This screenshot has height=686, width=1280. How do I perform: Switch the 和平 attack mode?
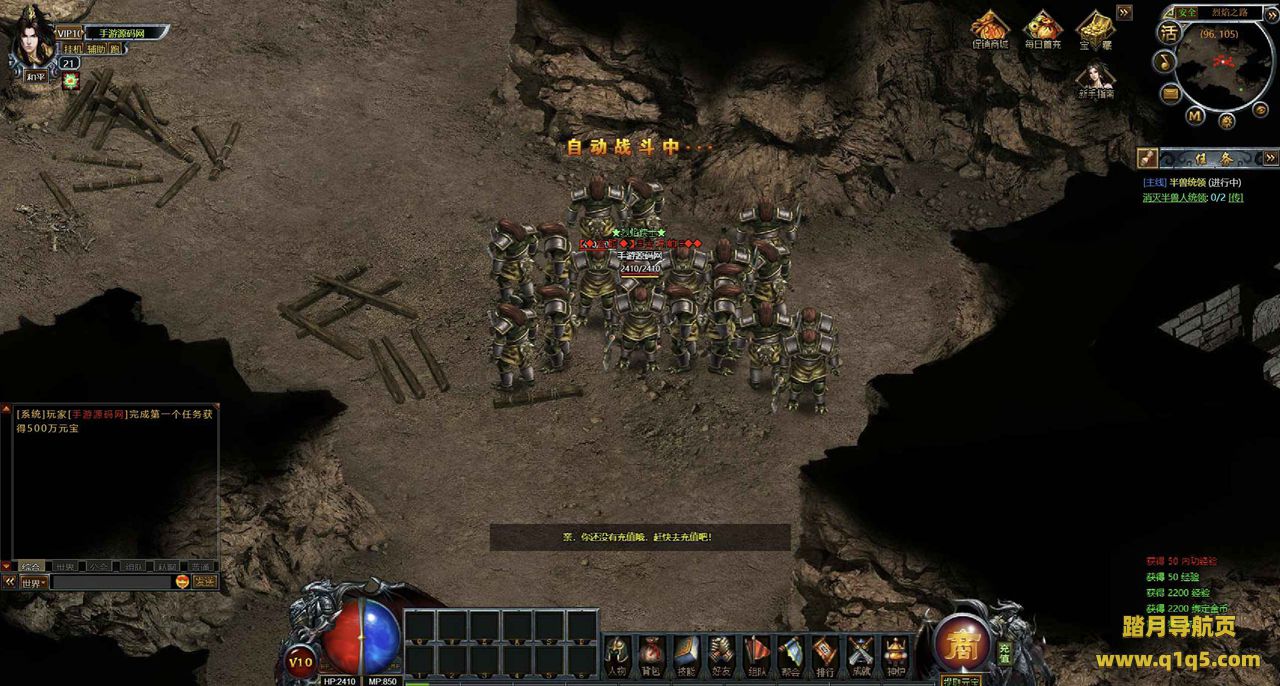(x=36, y=76)
